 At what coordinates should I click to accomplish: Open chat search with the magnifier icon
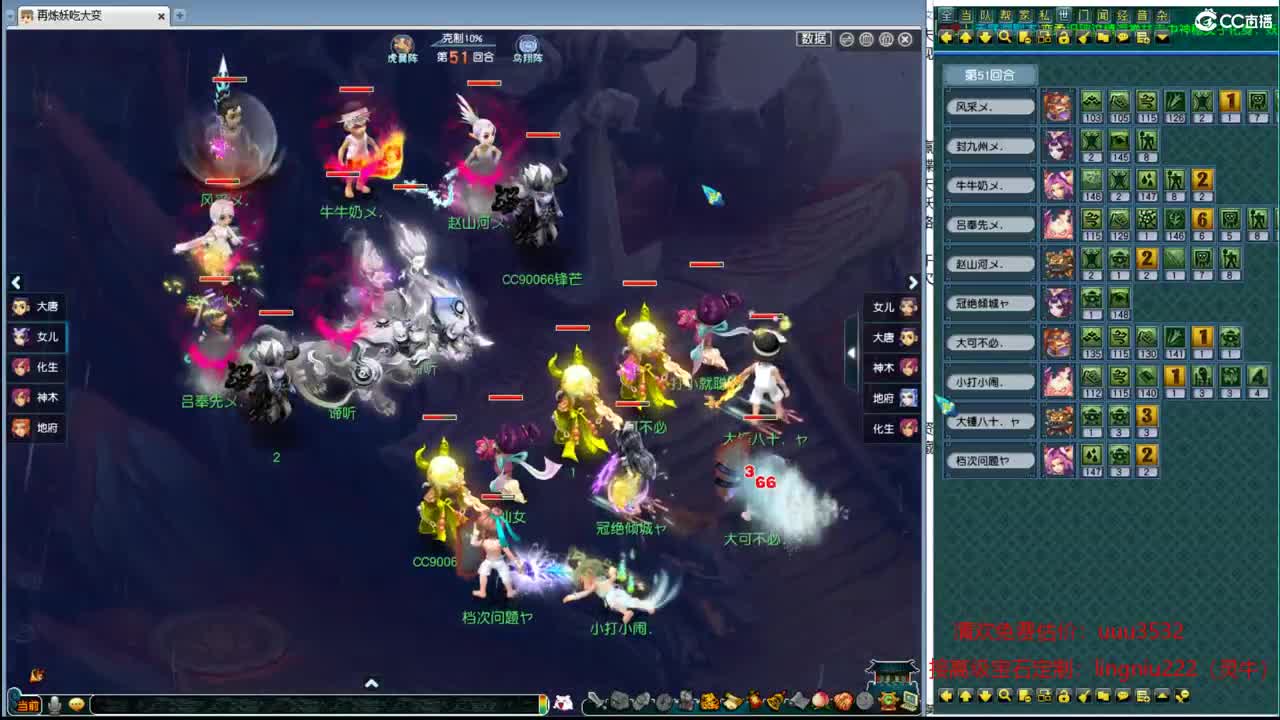point(1005,38)
